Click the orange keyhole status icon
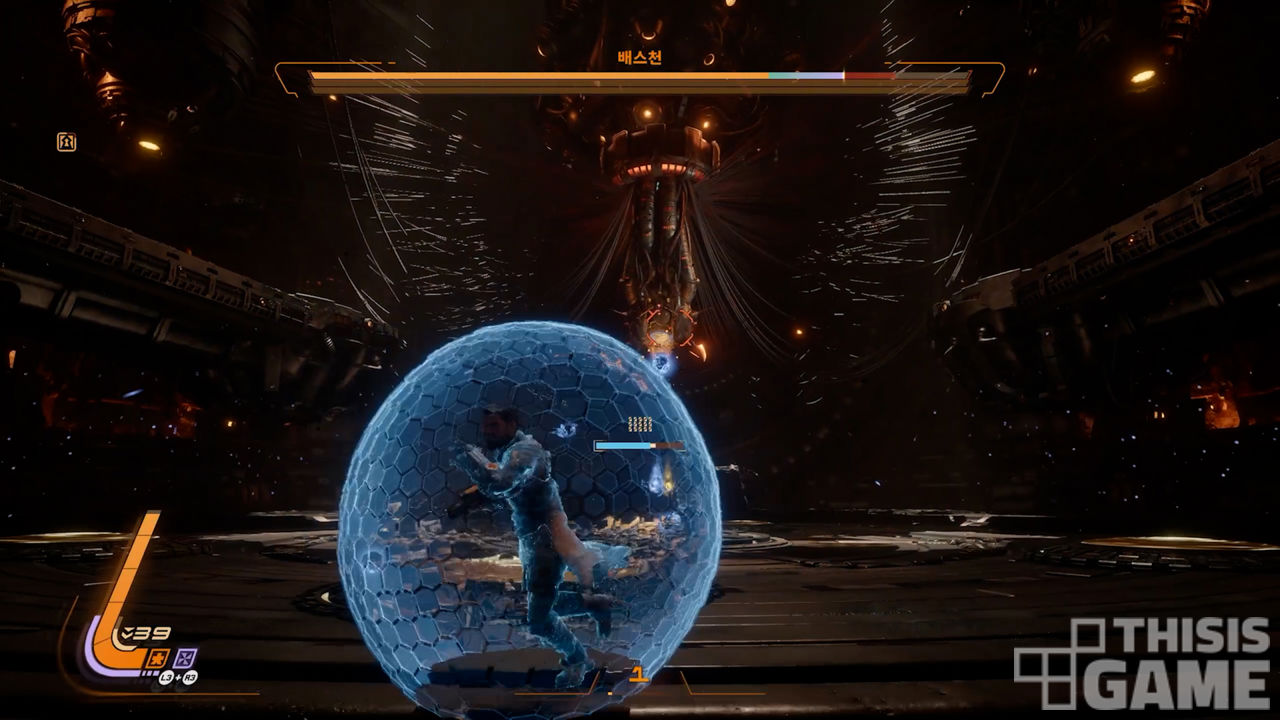1280x720 pixels. [66, 142]
